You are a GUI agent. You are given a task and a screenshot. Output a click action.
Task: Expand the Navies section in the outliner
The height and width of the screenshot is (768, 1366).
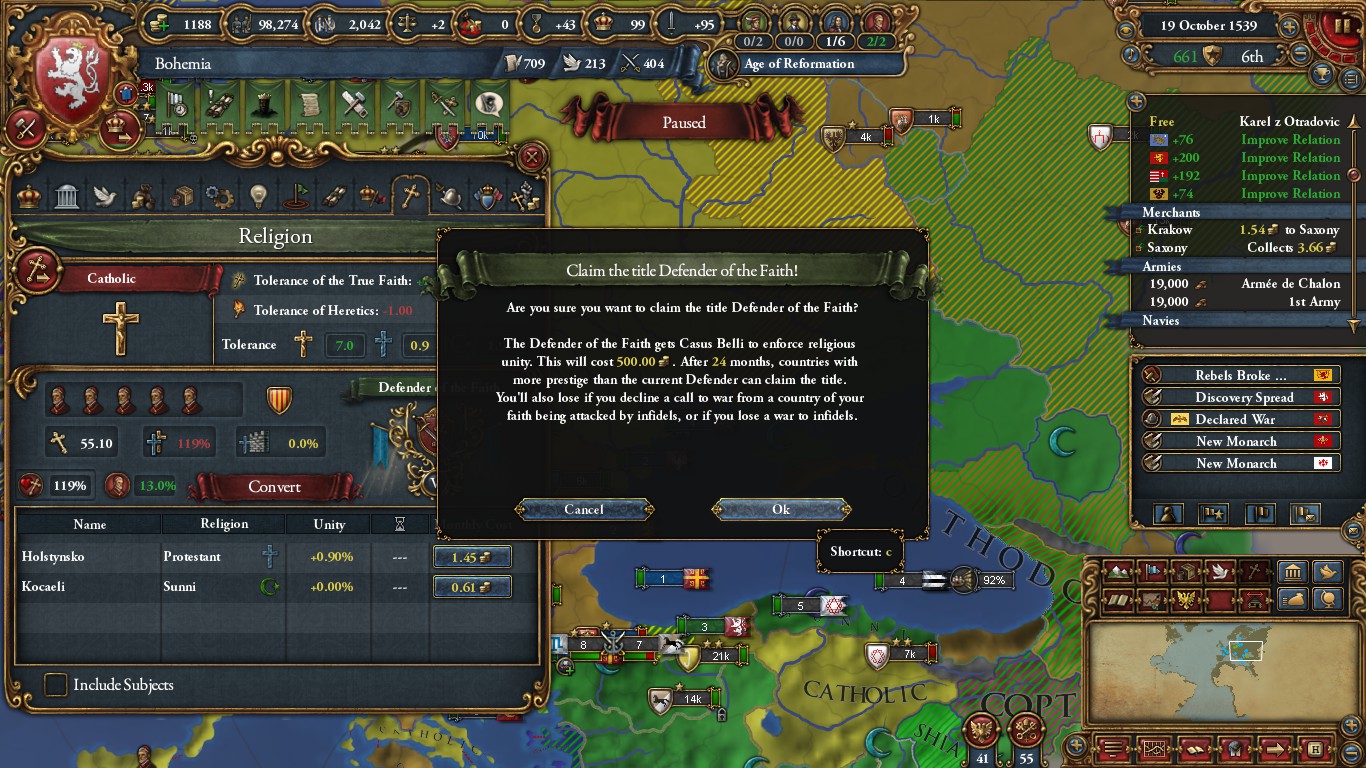[x=1161, y=321]
